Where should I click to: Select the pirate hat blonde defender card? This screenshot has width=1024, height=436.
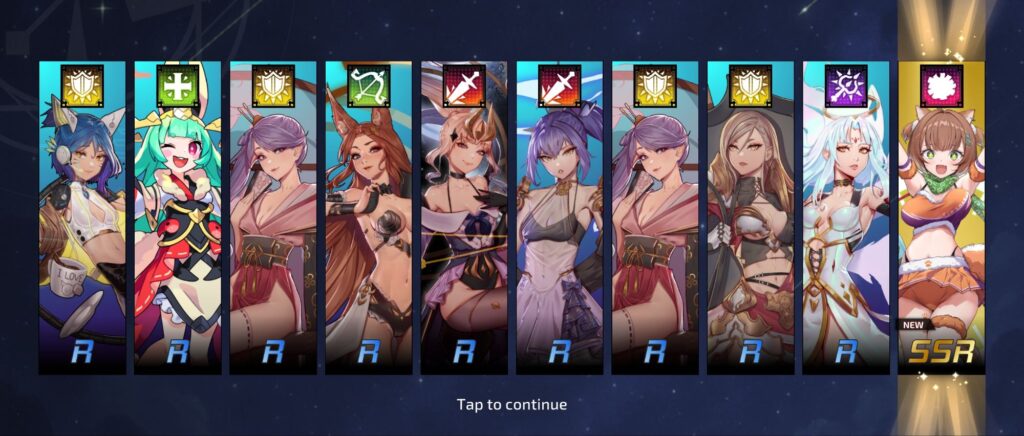tap(750, 220)
